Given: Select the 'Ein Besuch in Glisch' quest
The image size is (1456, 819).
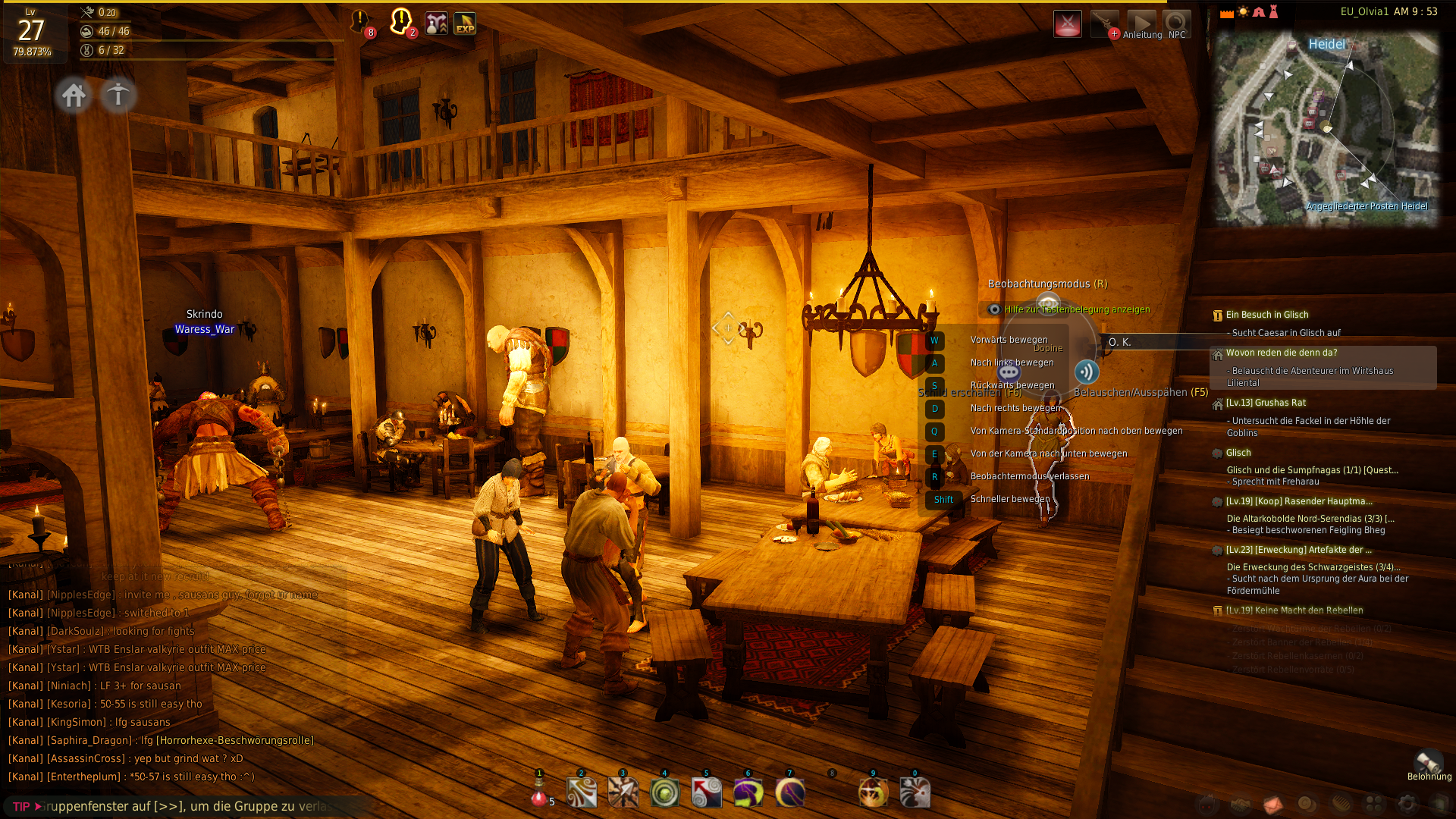Looking at the screenshot, I should pos(1266,315).
